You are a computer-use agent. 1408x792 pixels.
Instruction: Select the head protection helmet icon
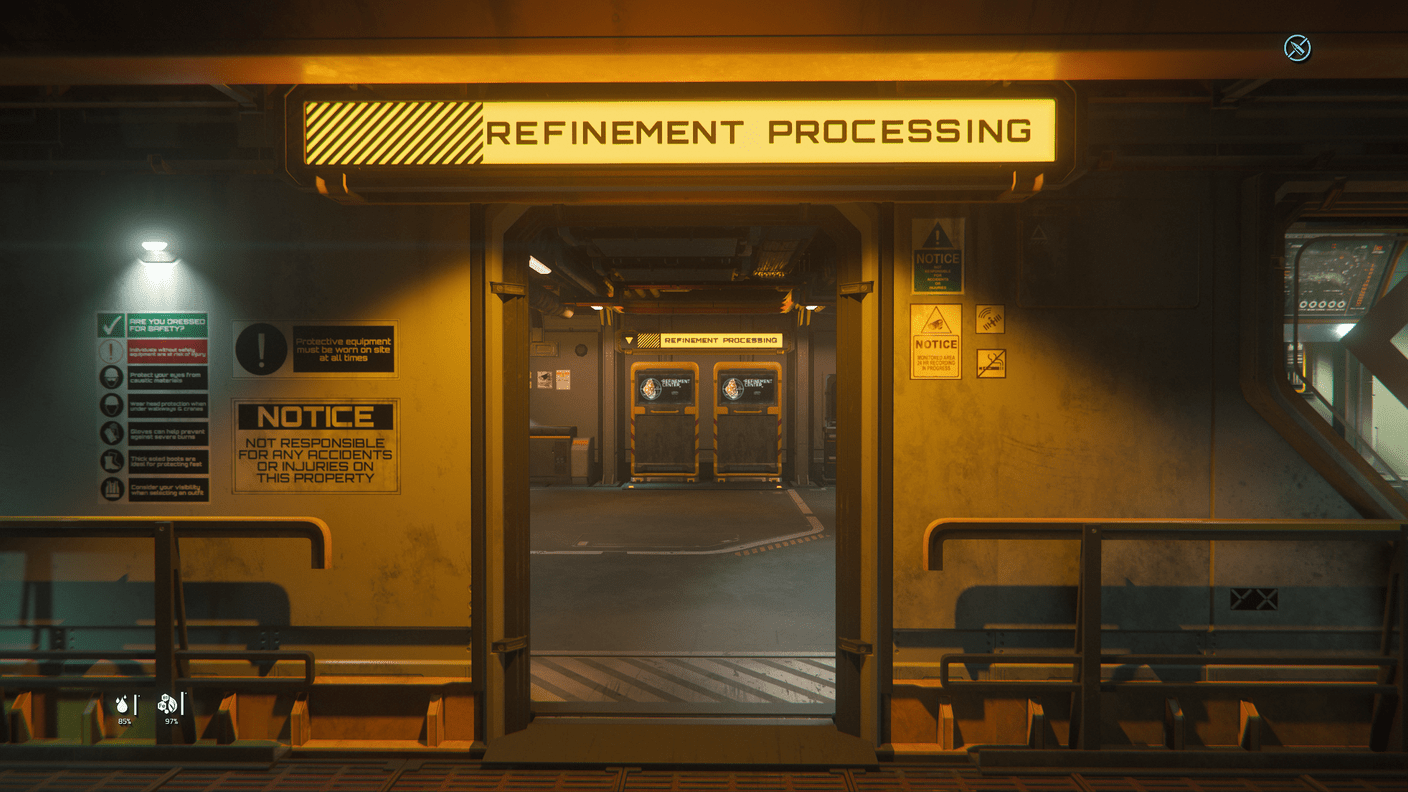pos(110,405)
